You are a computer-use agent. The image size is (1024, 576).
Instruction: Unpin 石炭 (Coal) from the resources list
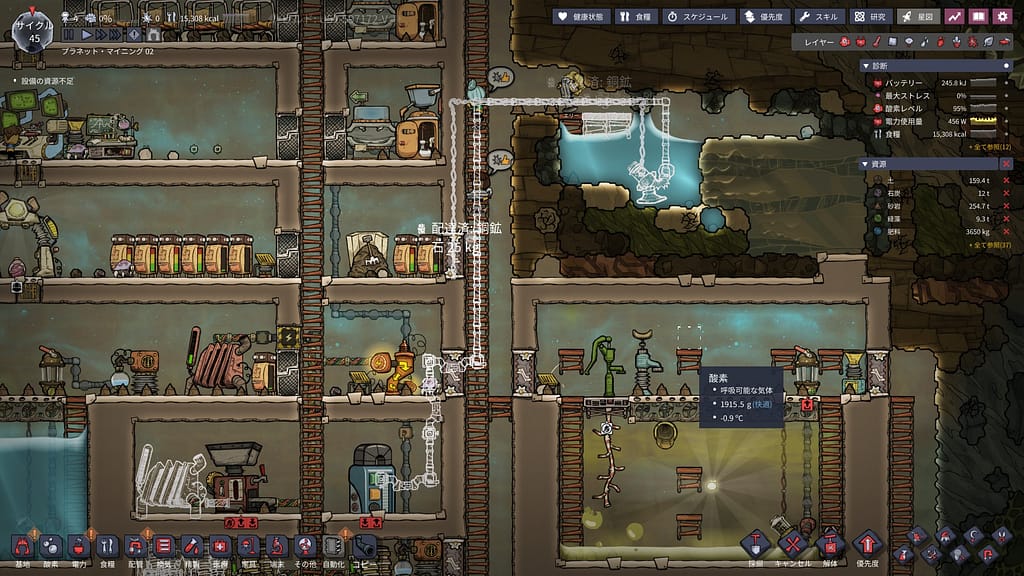point(1005,193)
